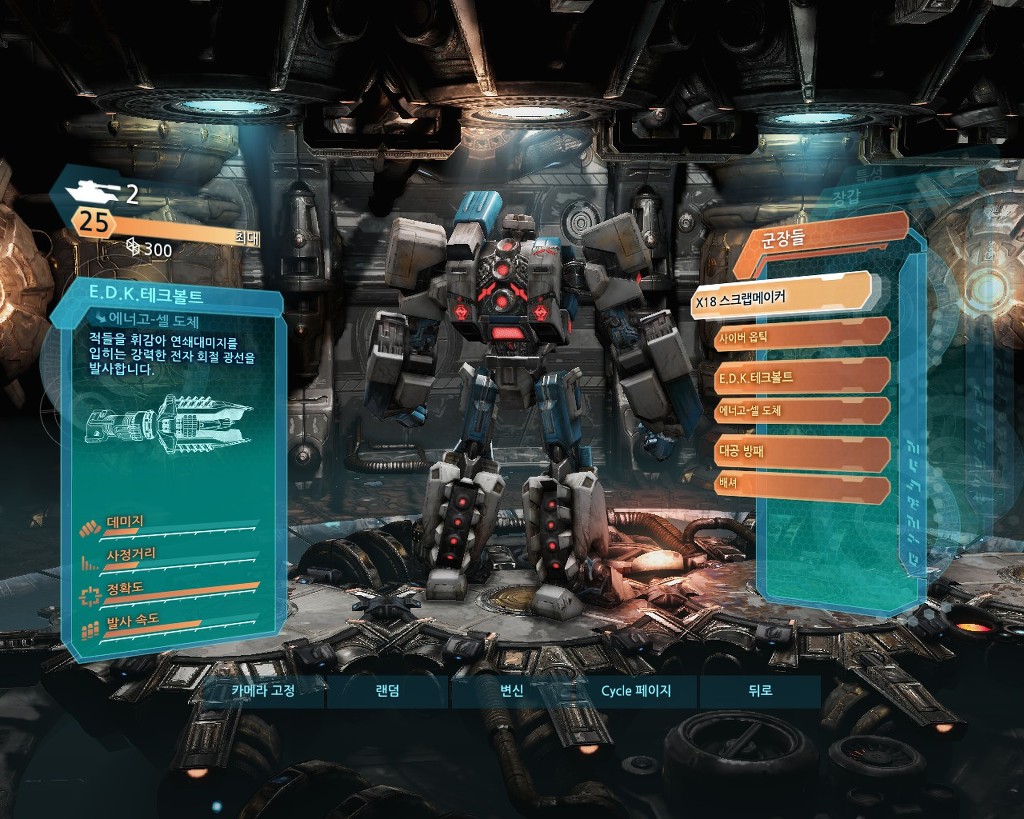Go back with the 뒤로 button
The image size is (1024, 819).
pos(759,691)
